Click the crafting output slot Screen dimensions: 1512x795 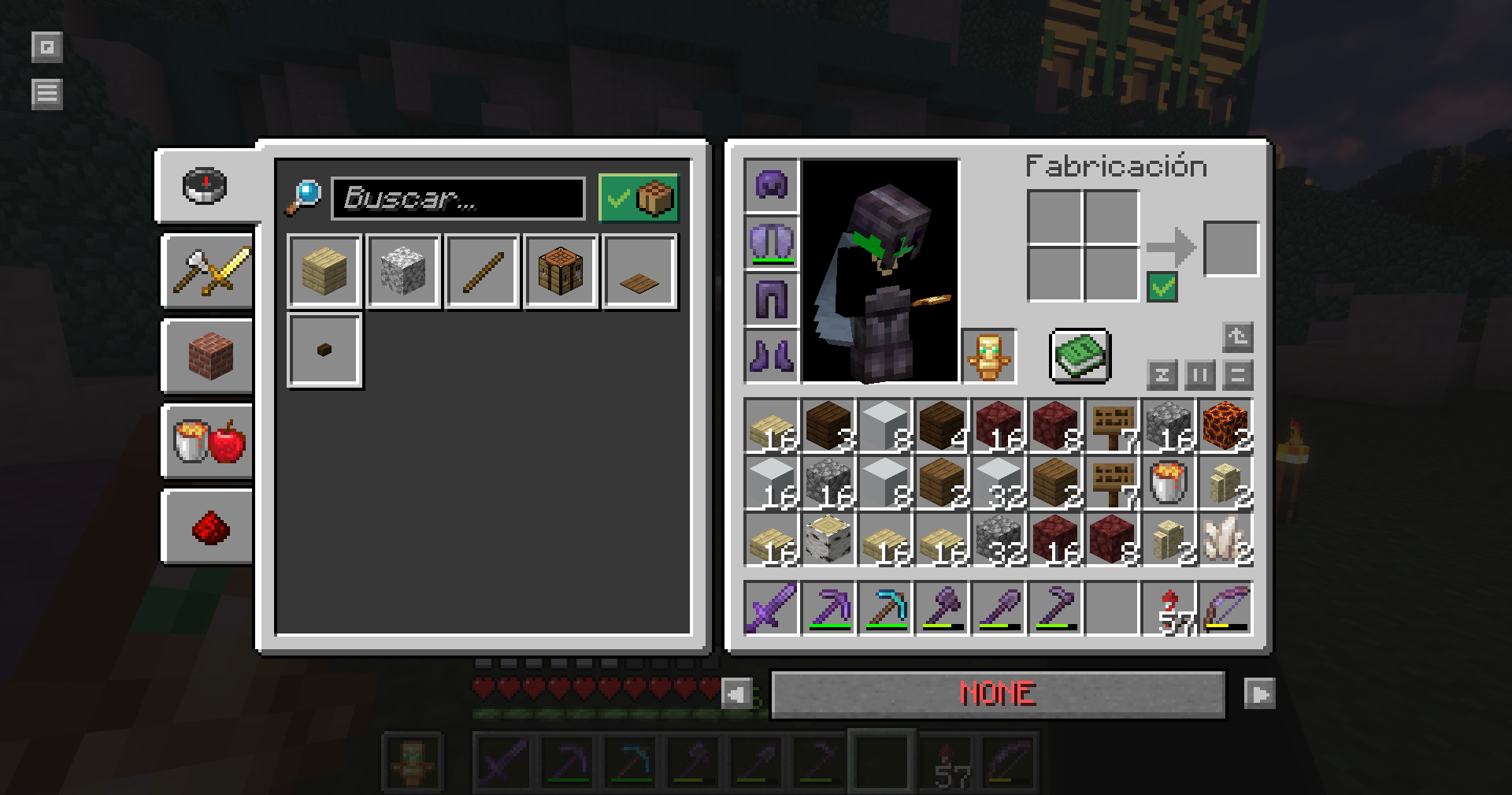(x=1232, y=249)
